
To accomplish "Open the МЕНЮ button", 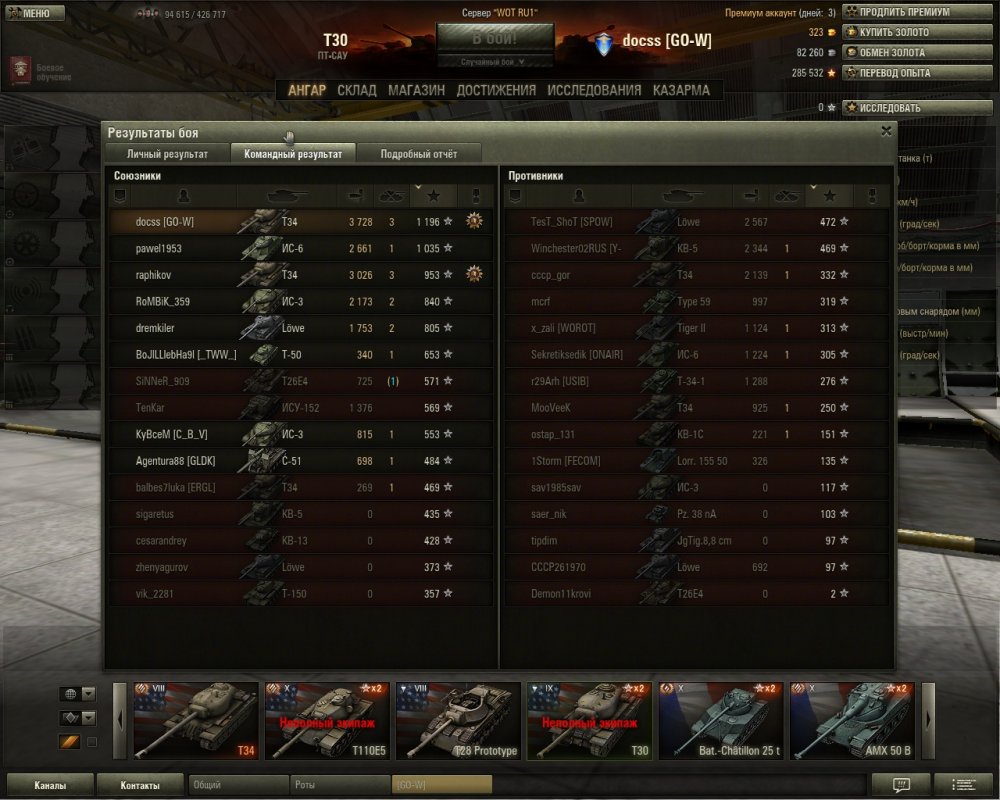I will [x=36, y=14].
